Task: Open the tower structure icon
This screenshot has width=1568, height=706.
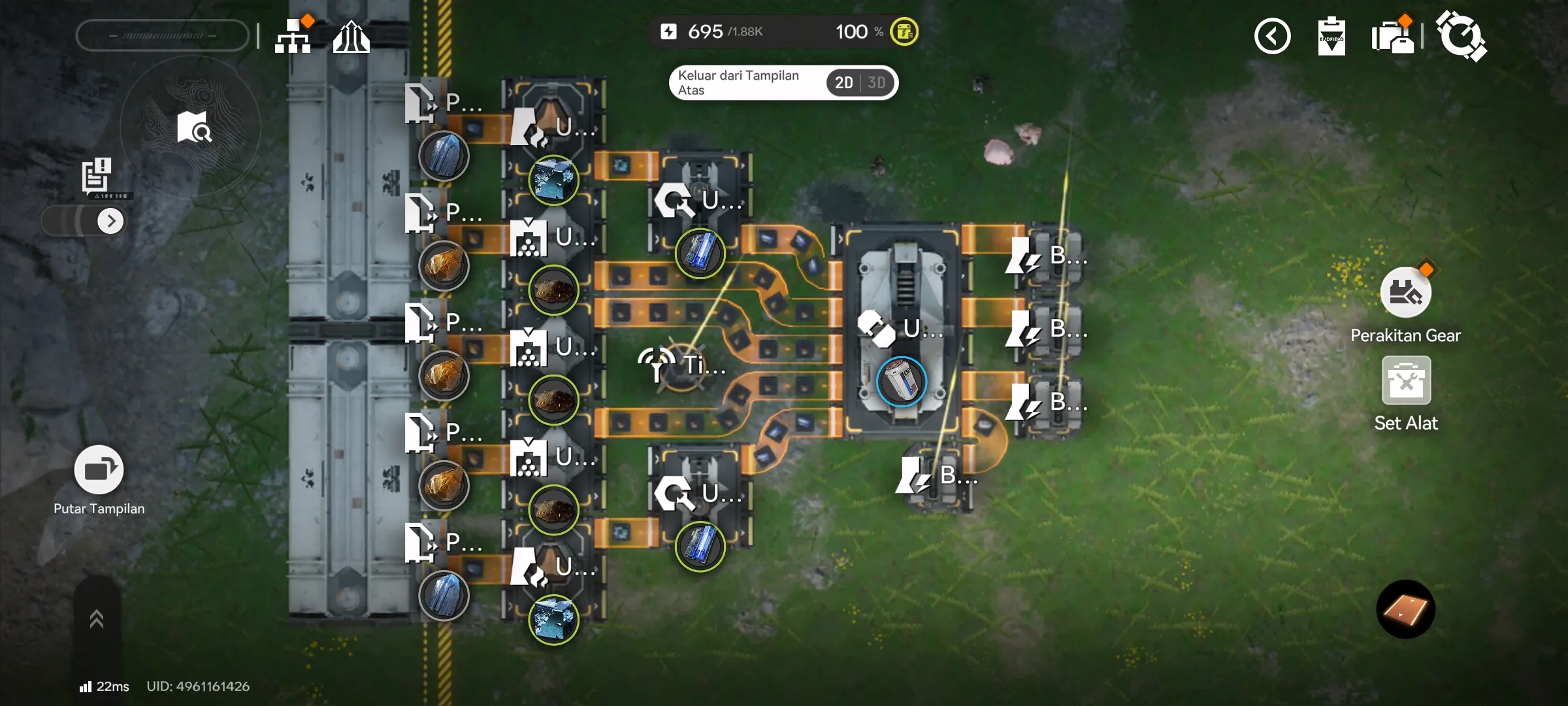Action: (x=351, y=37)
